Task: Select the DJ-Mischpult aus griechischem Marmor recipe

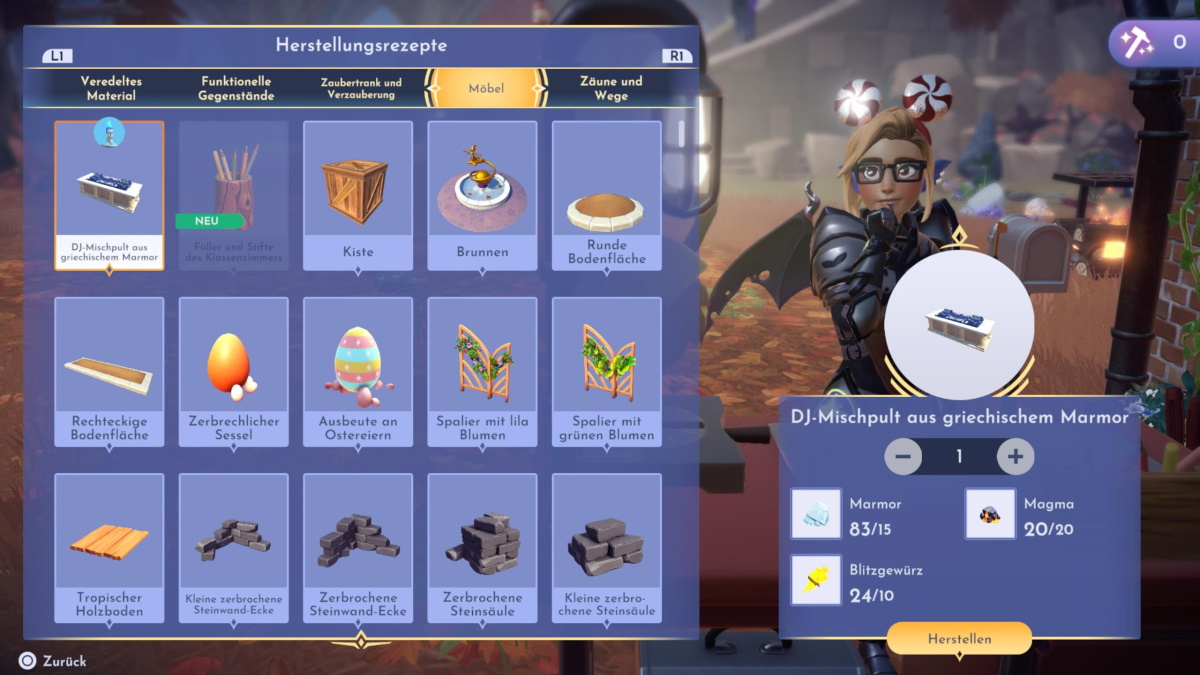Action: 109,195
